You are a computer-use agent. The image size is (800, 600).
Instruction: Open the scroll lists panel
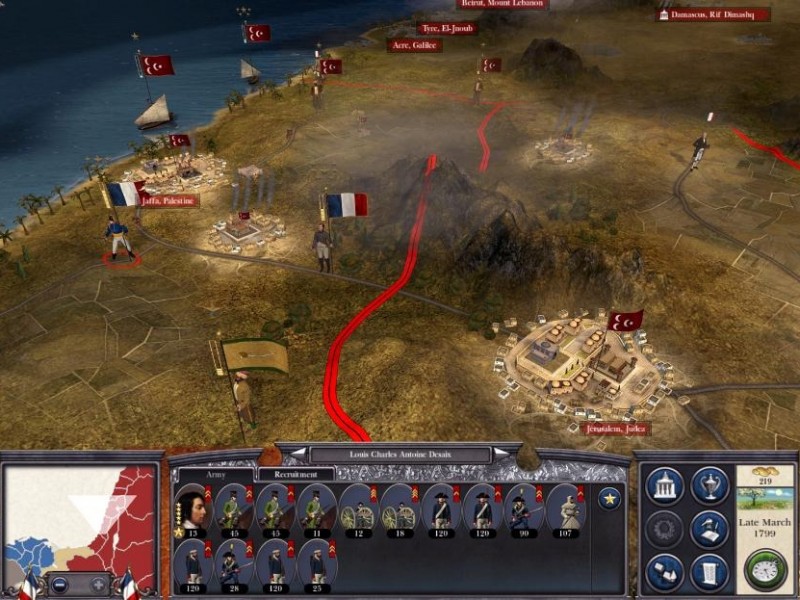pyautogui.click(x=709, y=572)
